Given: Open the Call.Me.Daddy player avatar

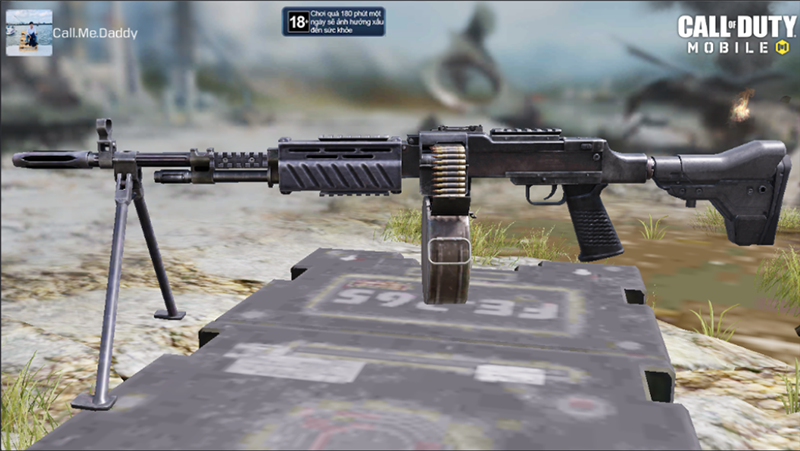Looking at the screenshot, I should pos(29,33).
